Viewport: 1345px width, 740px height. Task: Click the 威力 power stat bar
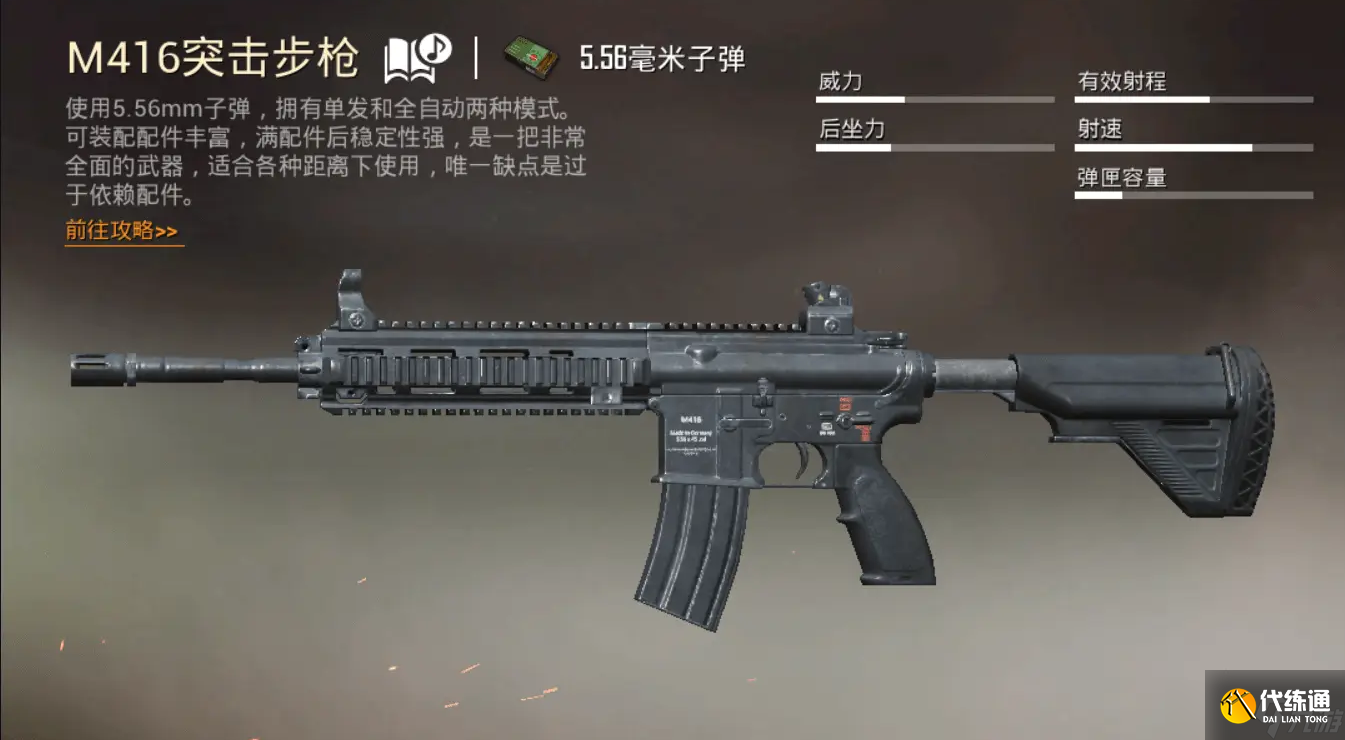click(935, 99)
